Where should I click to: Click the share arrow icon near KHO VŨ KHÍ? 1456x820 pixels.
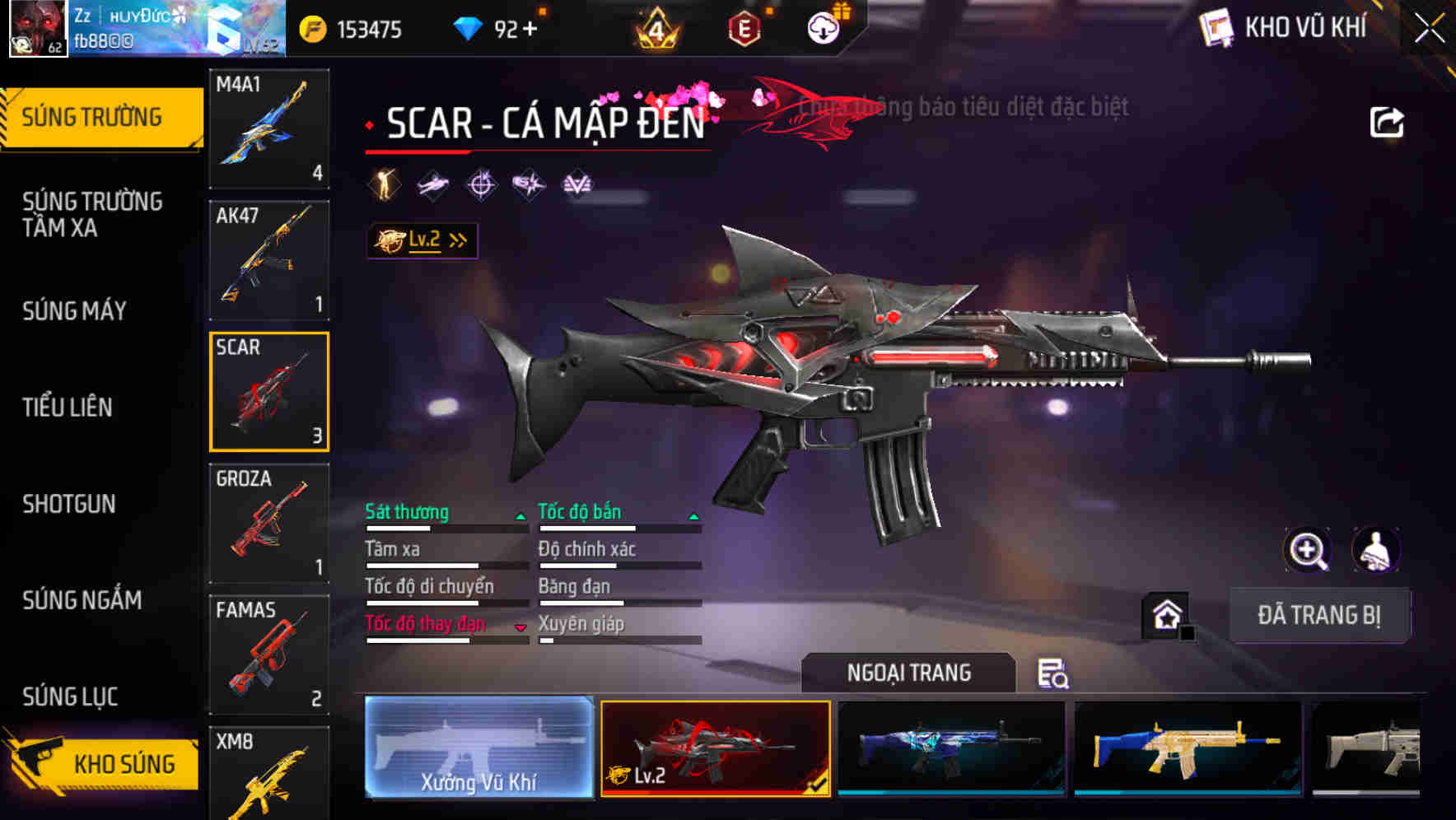(1386, 120)
